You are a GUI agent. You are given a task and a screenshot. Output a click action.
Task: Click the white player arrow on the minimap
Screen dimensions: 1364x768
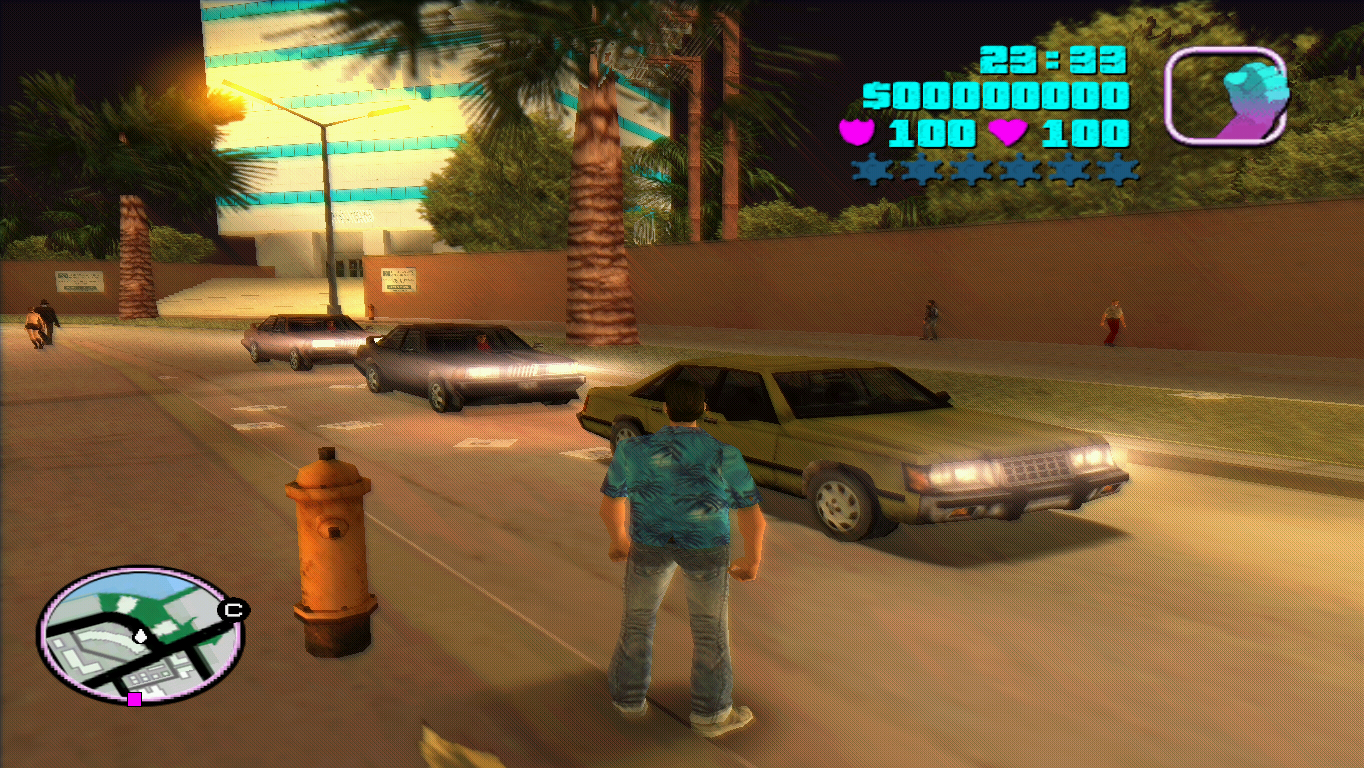(139, 637)
